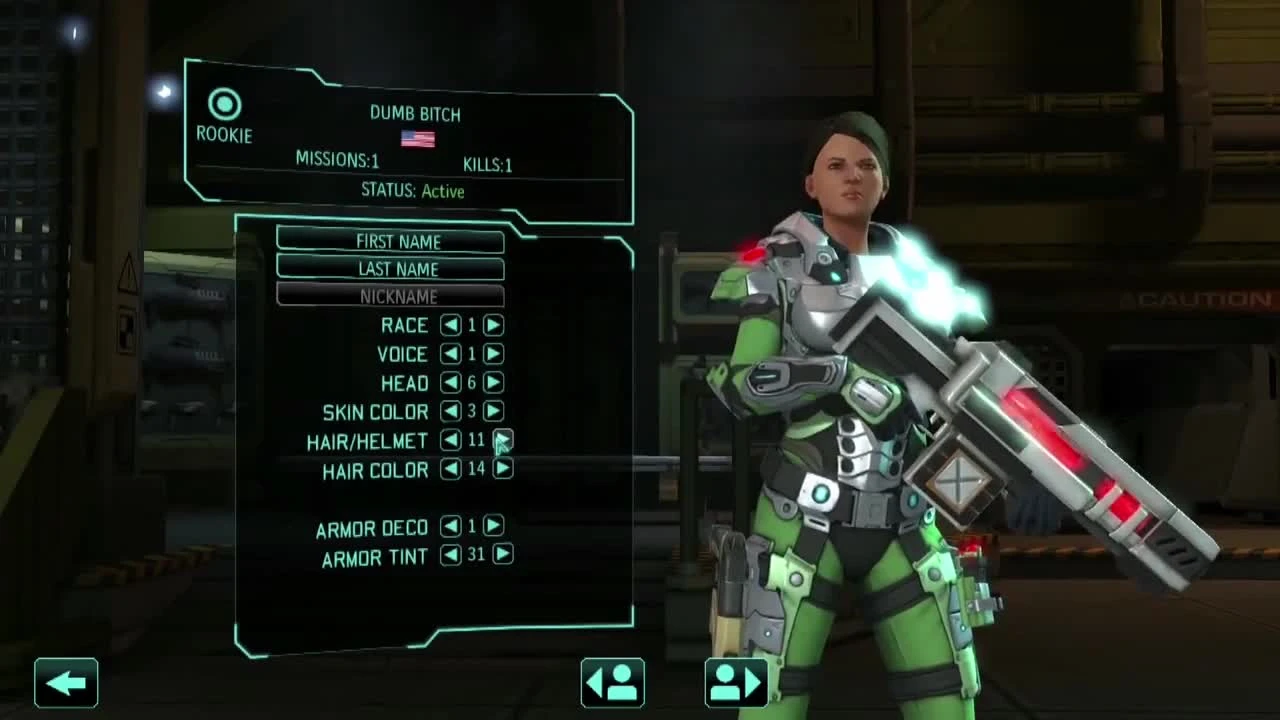Screen dimensions: 1280x720
Task: Switch to the next soldier
Action: pos(737,683)
